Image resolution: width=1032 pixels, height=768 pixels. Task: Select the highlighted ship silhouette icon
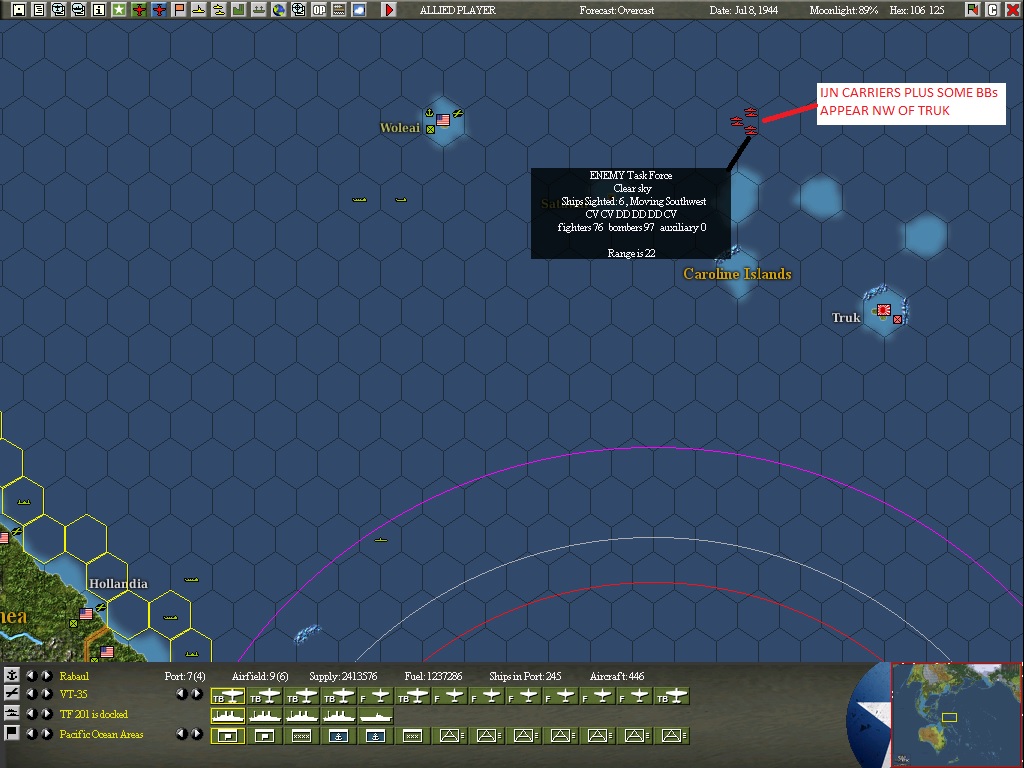point(228,716)
